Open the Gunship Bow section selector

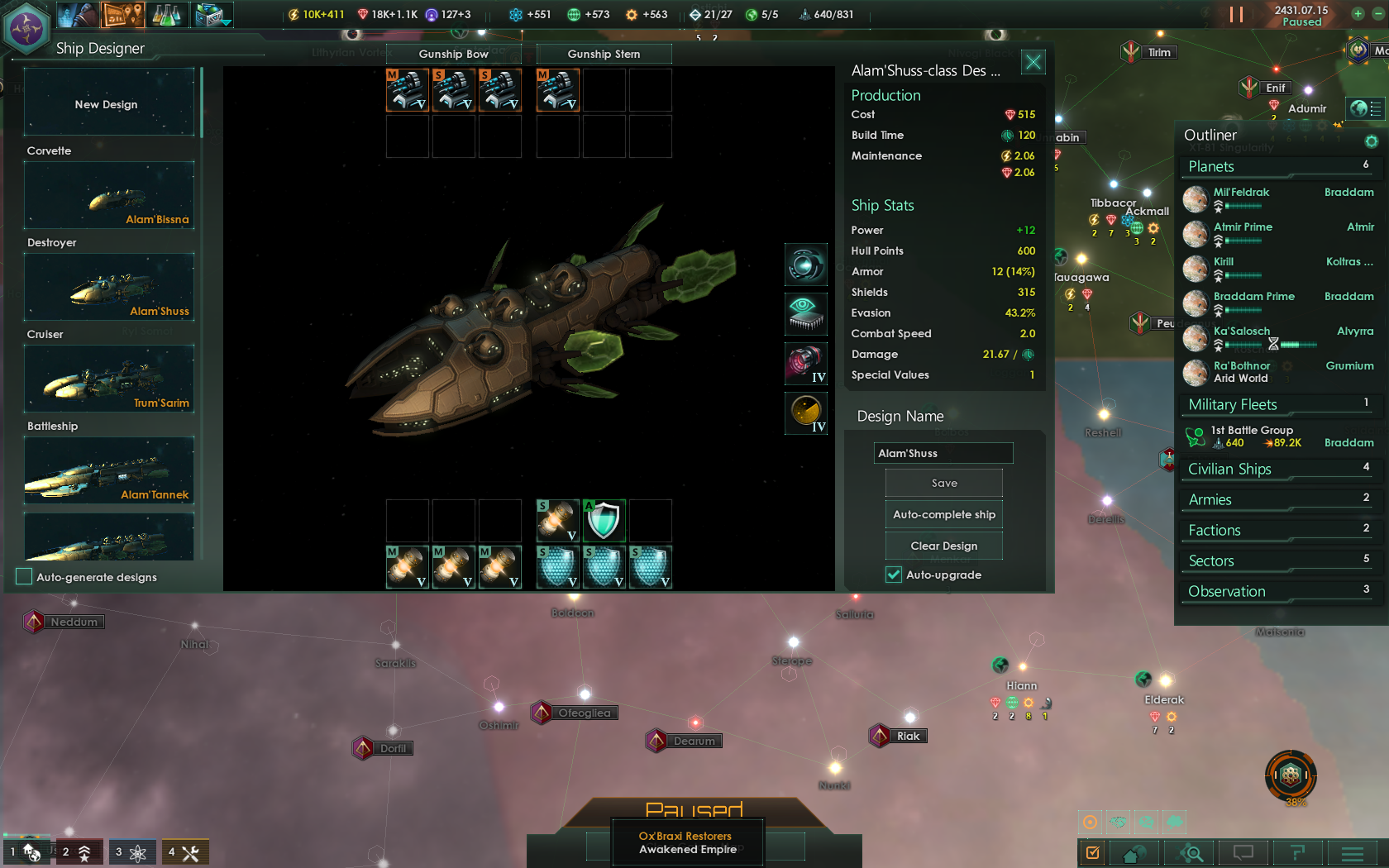[x=453, y=54]
